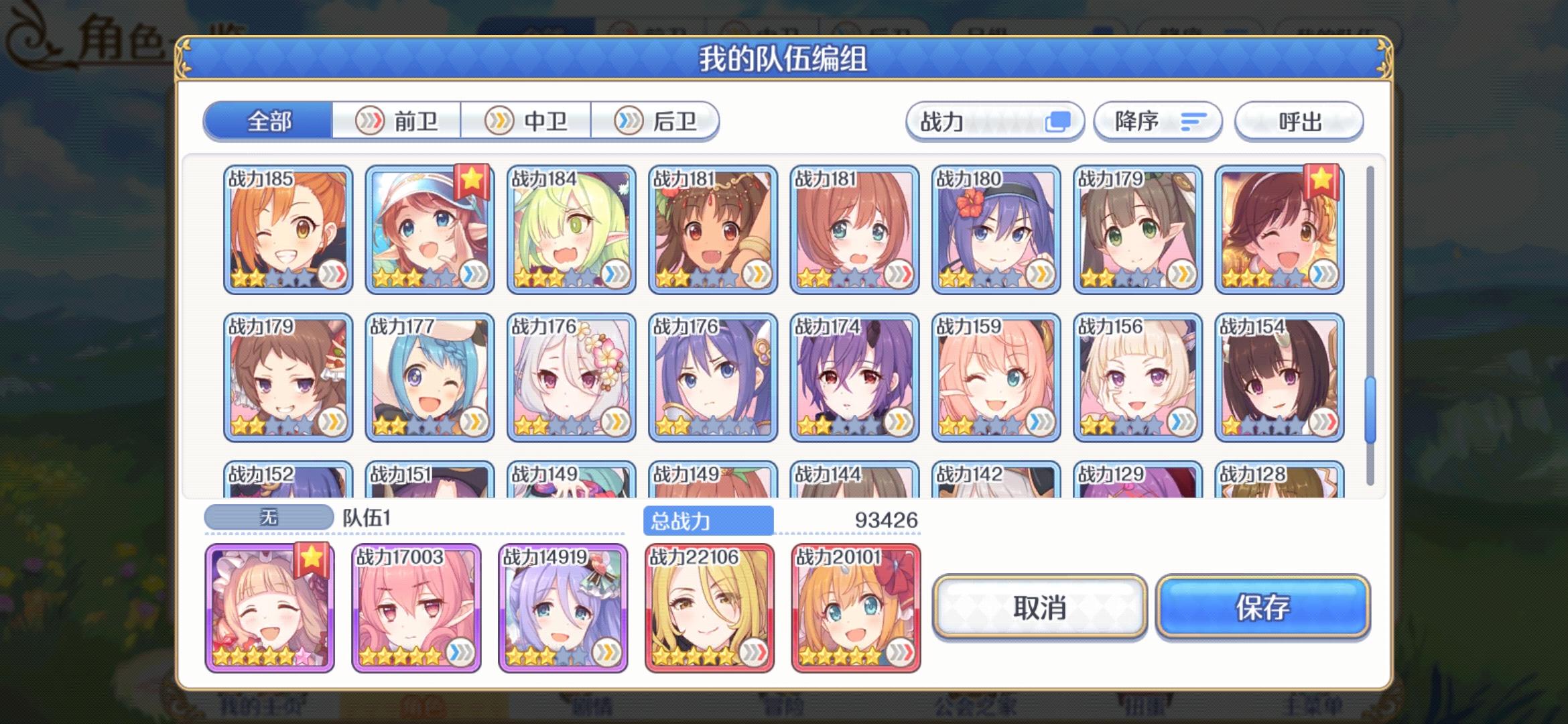The image size is (1568, 724).
Task: Expand the 总战力 total power details
Action: click(x=708, y=518)
